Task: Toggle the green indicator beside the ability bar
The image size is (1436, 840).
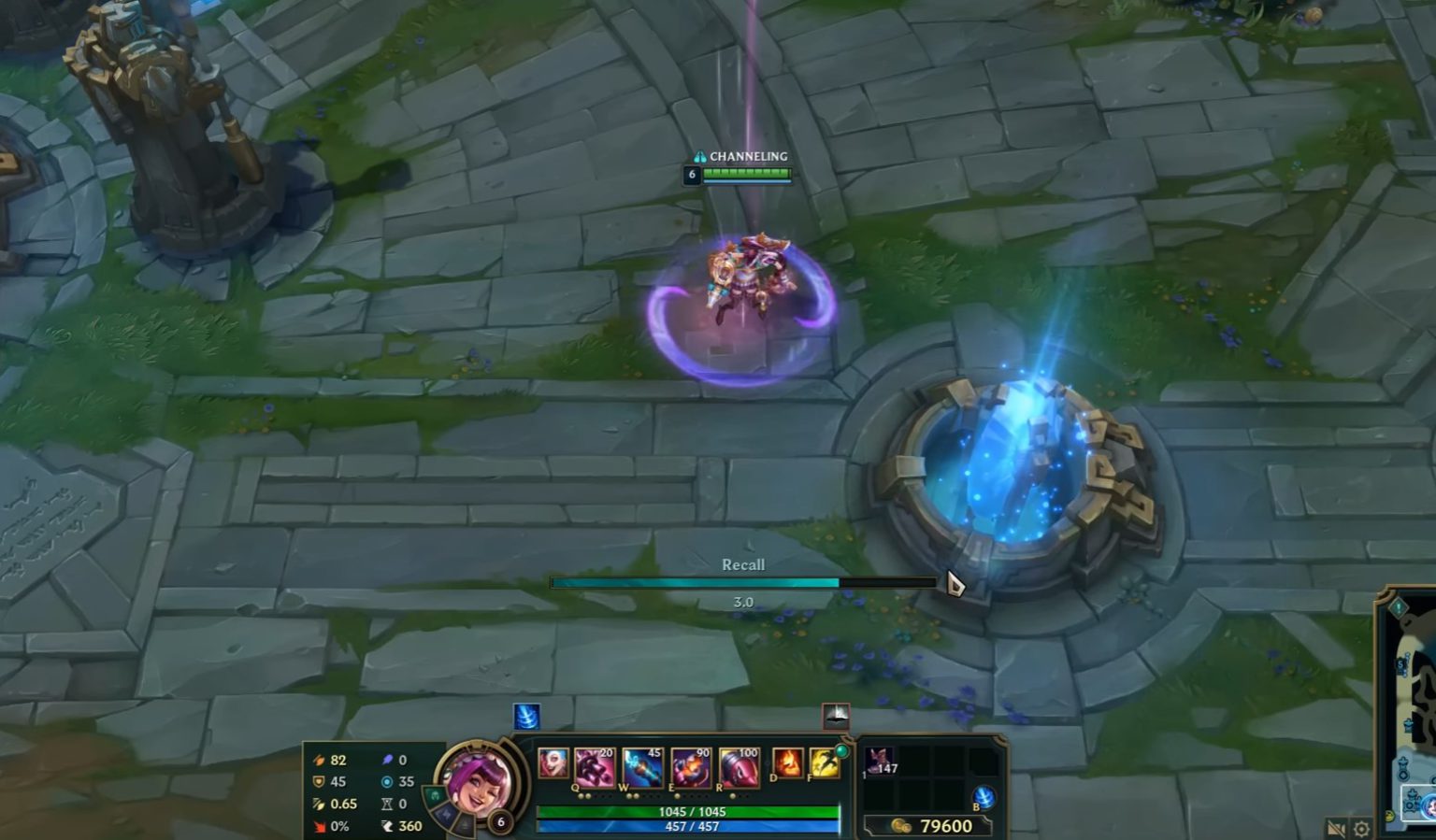Action: point(842,749)
